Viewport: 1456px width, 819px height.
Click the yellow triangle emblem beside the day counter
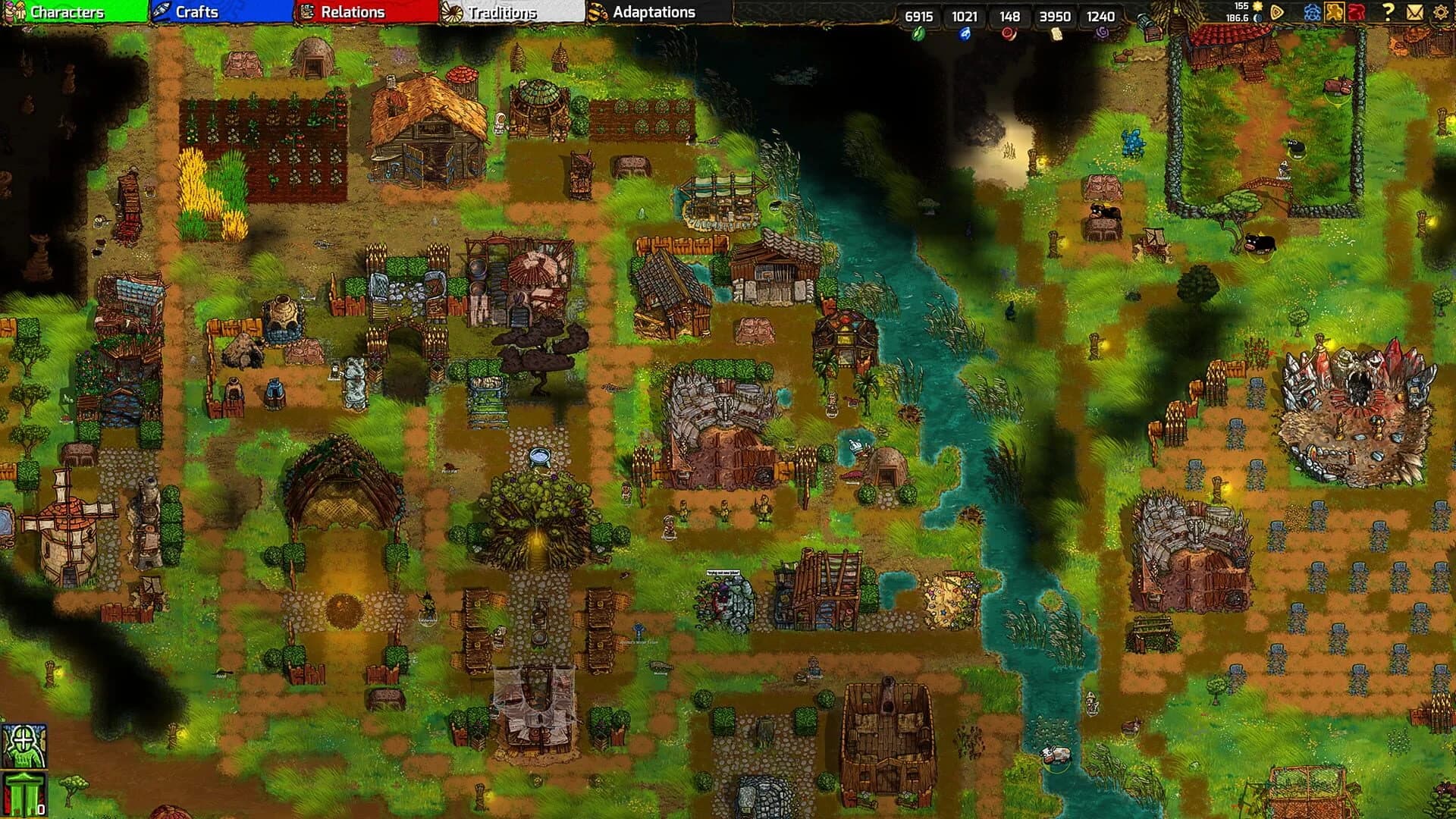1276,11
